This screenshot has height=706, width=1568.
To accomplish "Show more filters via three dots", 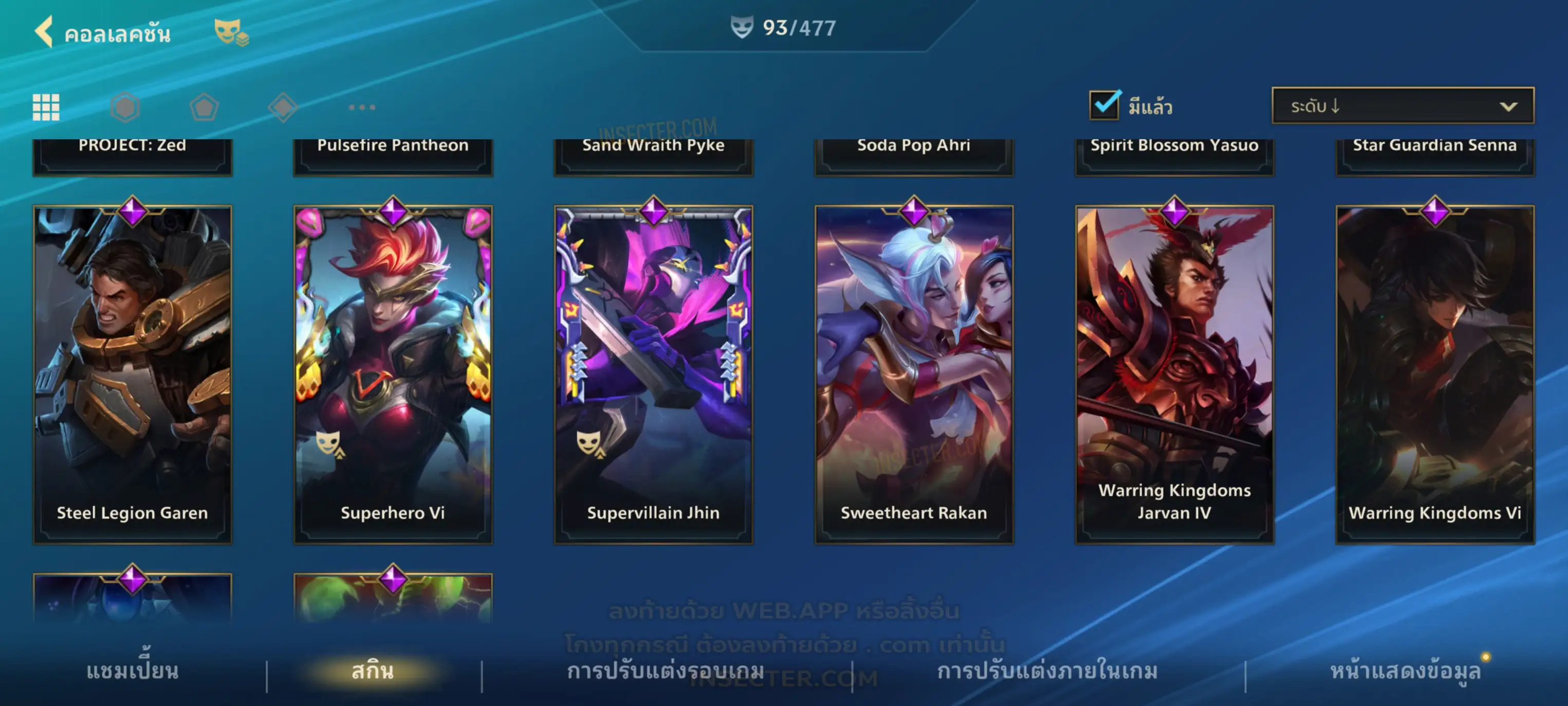I will 362,107.
